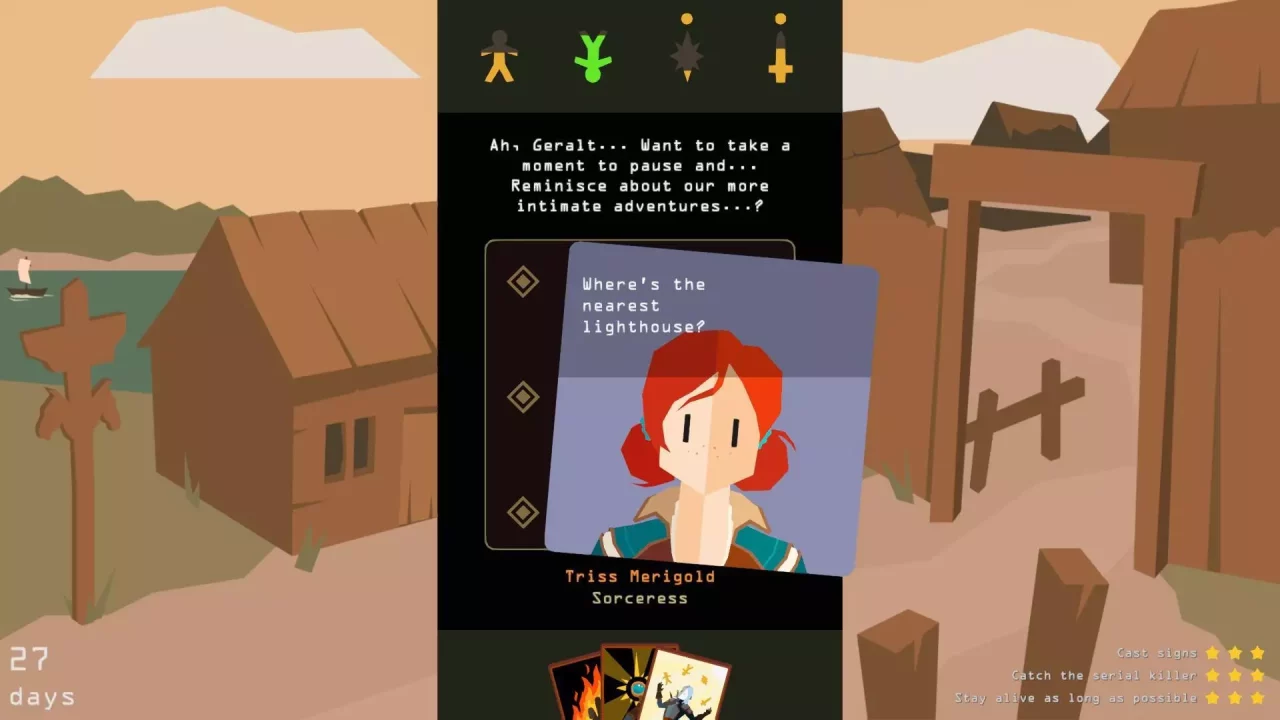Select the gold populace figure icon
Viewport: 1280px width, 720px height.
coord(498,55)
